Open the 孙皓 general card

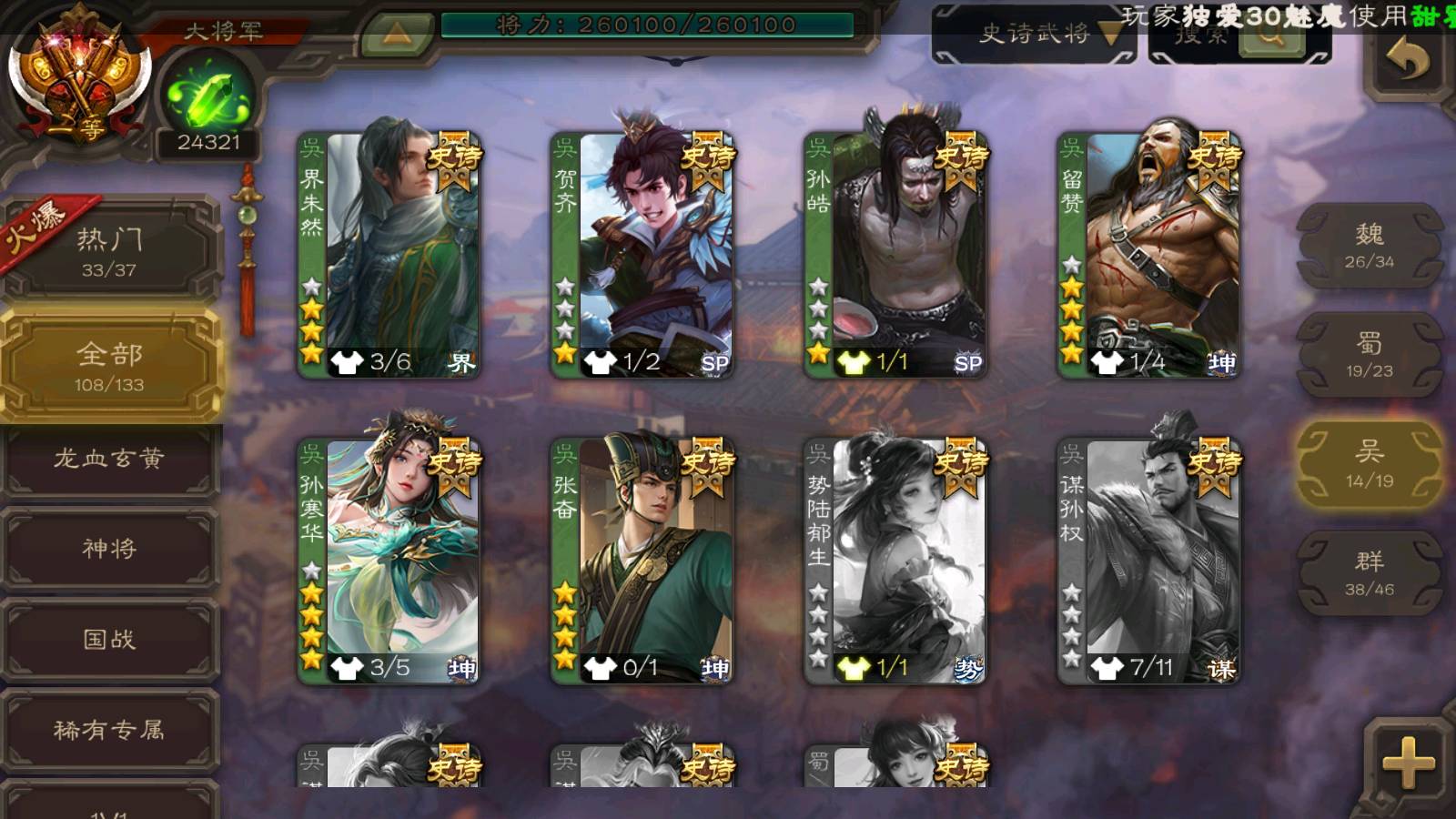895,255
